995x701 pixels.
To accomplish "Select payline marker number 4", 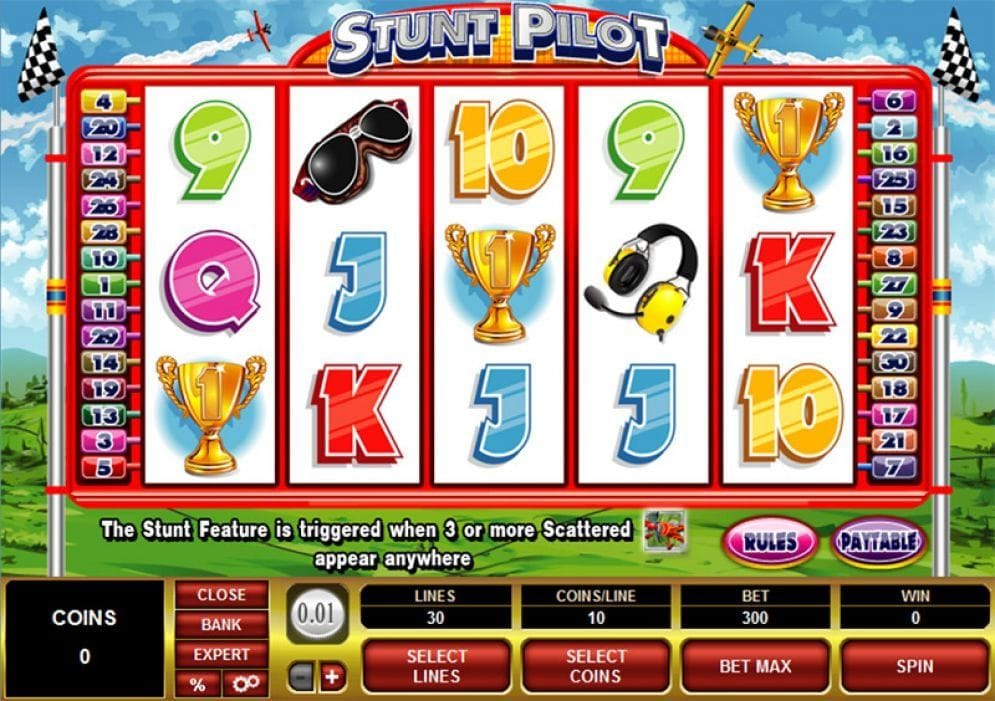I will coord(104,101).
